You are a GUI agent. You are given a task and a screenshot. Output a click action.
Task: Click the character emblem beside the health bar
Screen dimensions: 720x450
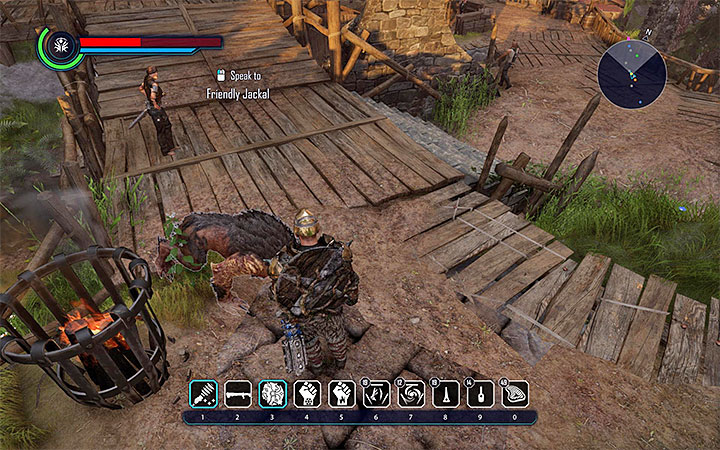58,48
